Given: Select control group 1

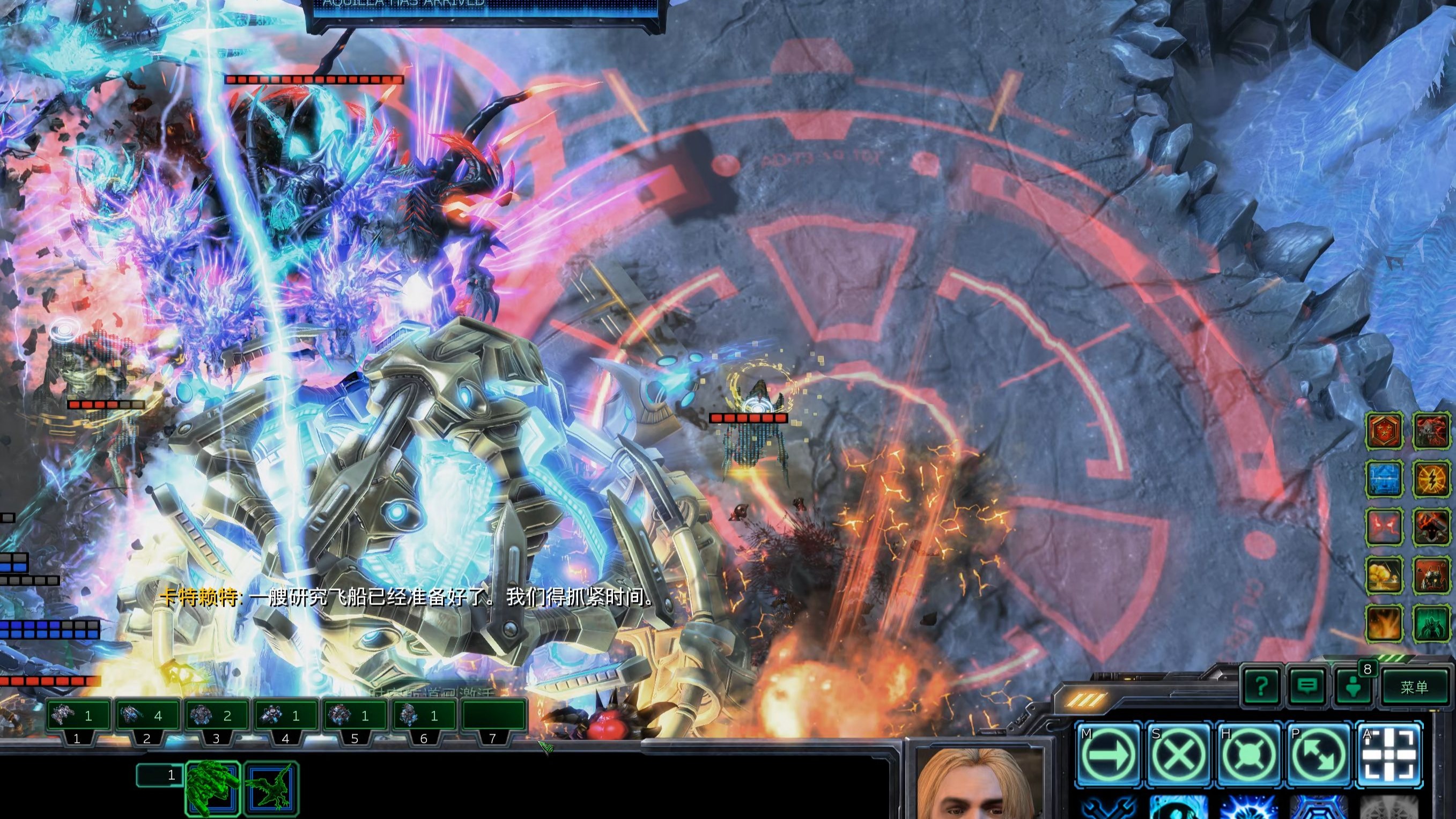Looking at the screenshot, I should pyautogui.click(x=77, y=717).
